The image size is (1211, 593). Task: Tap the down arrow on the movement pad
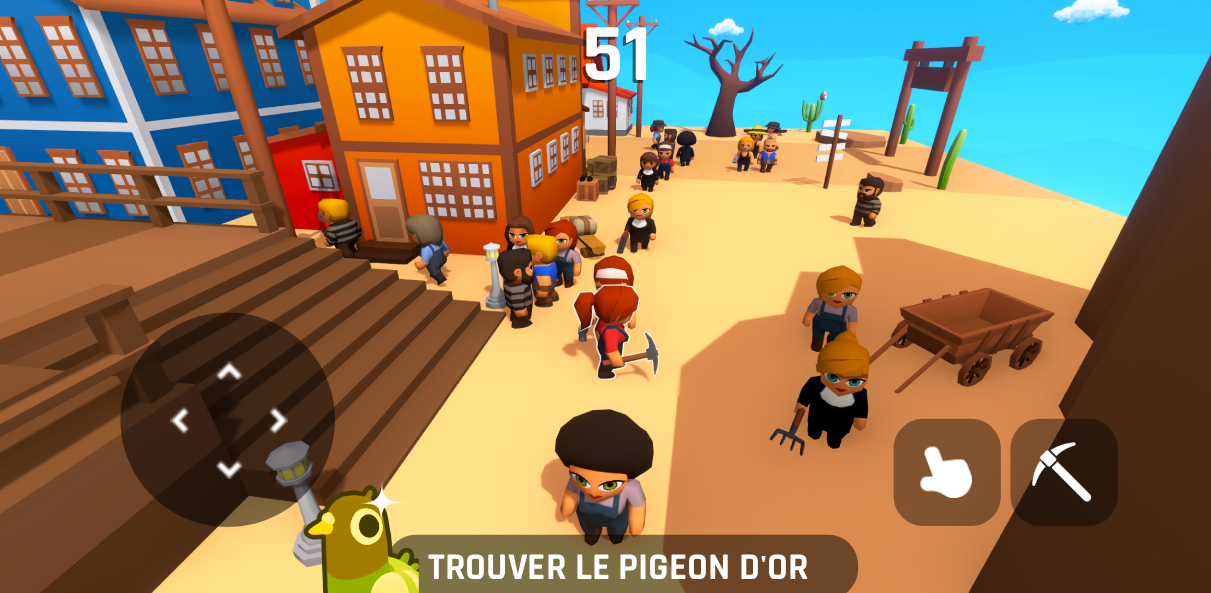tap(229, 469)
